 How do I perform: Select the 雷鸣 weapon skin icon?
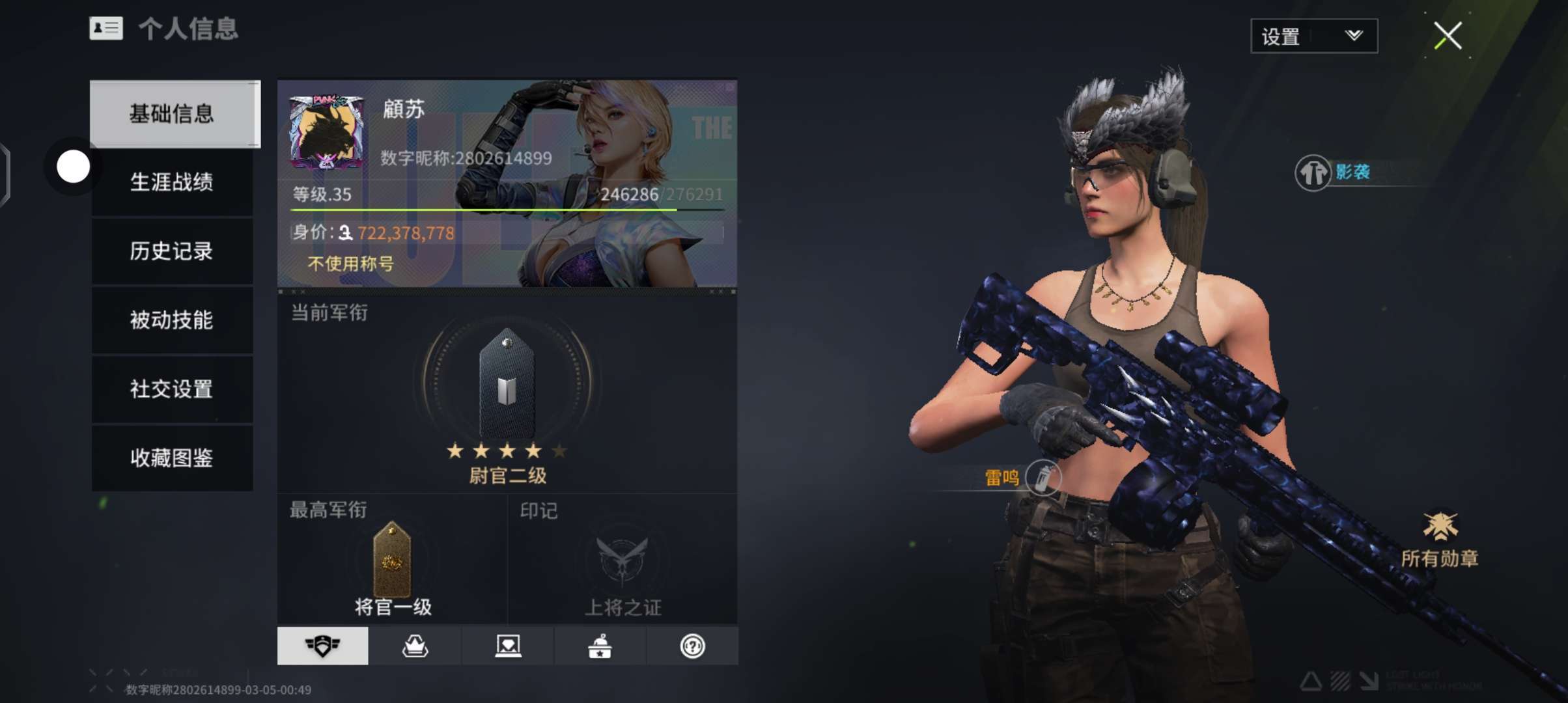pyautogui.click(x=1042, y=478)
